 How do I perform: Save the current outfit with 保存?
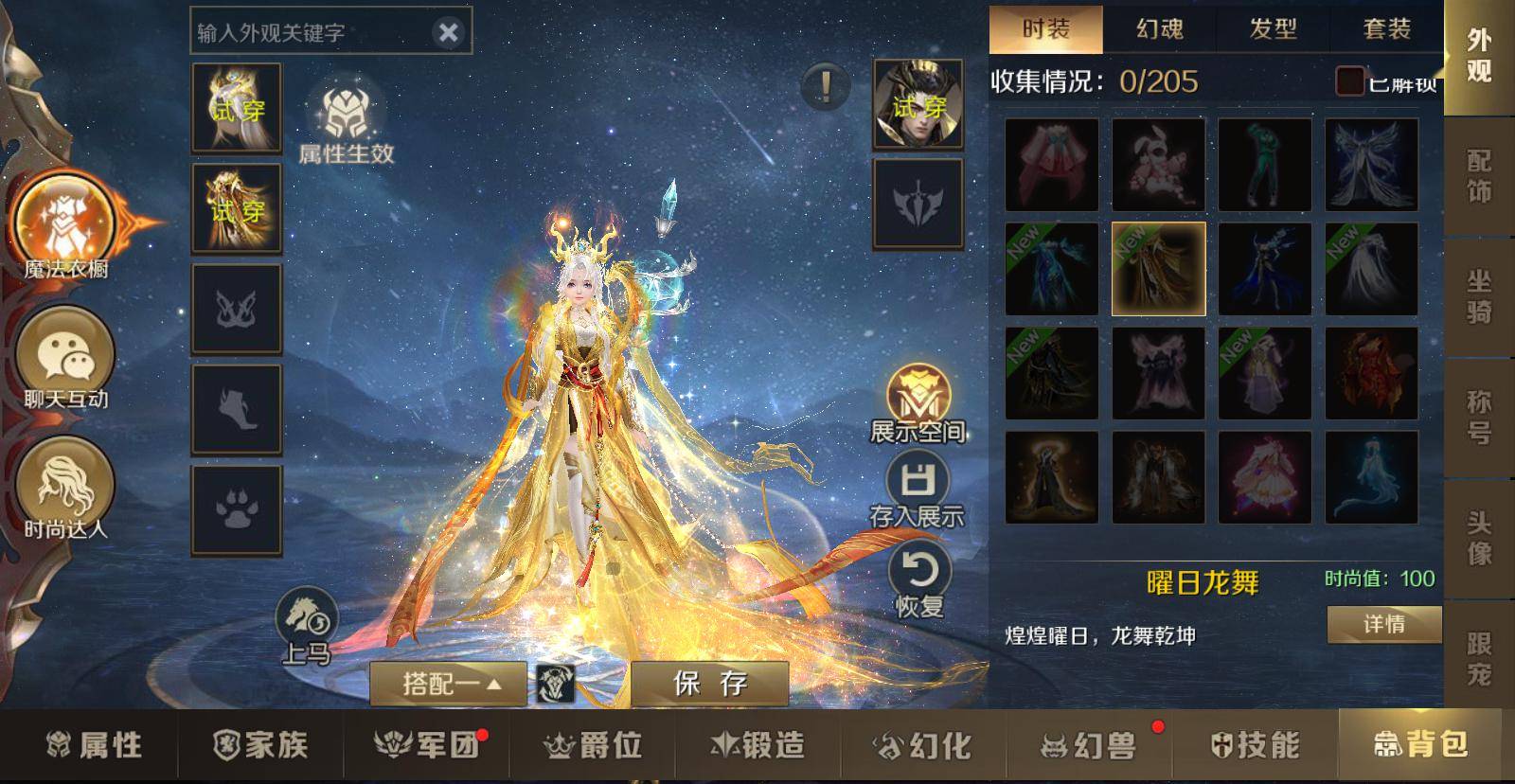(x=709, y=683)
